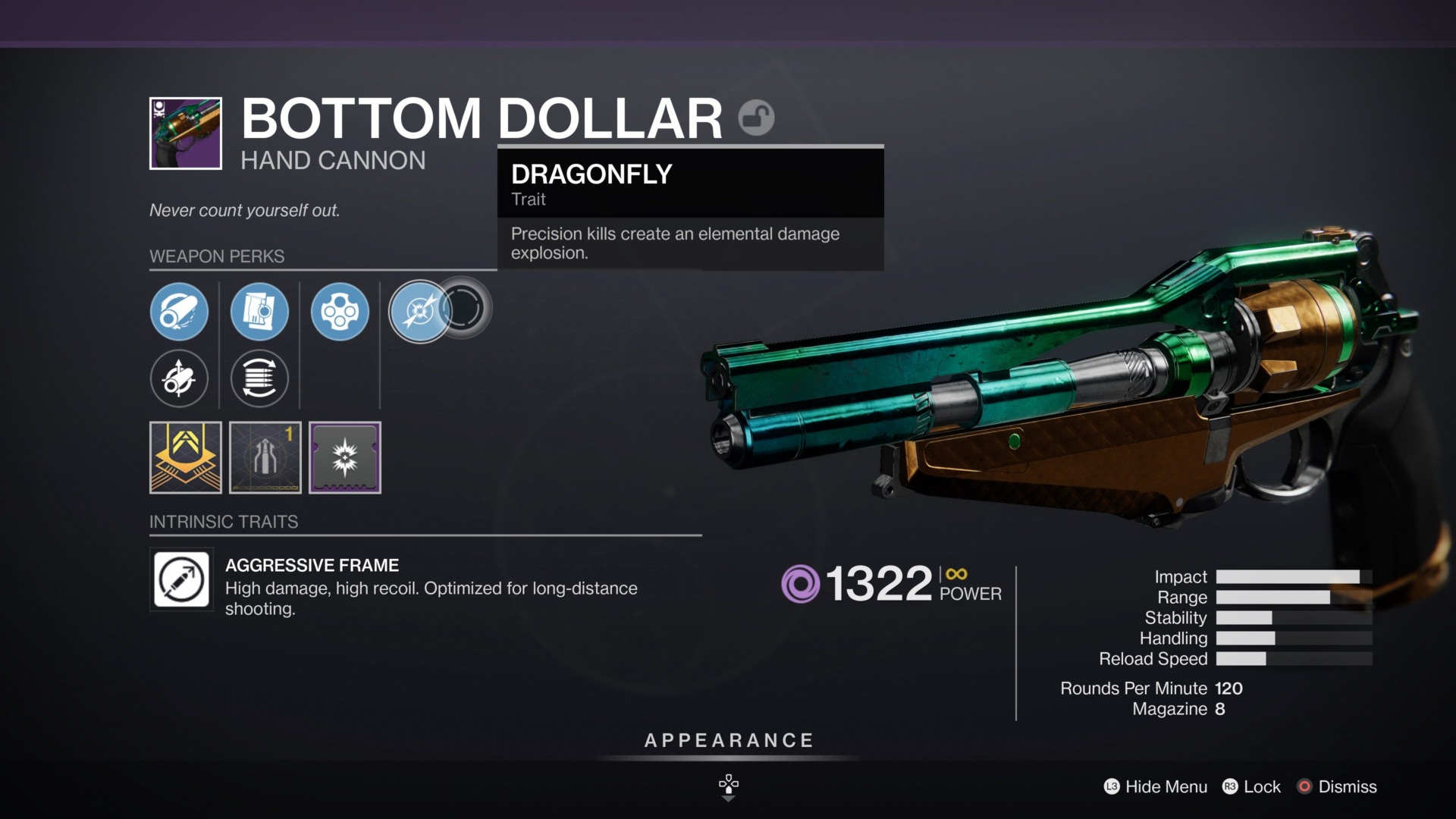The image size is (1456, 819).
Task: Select the alternate barrel perk below the first
Action: tap(180, 378)
